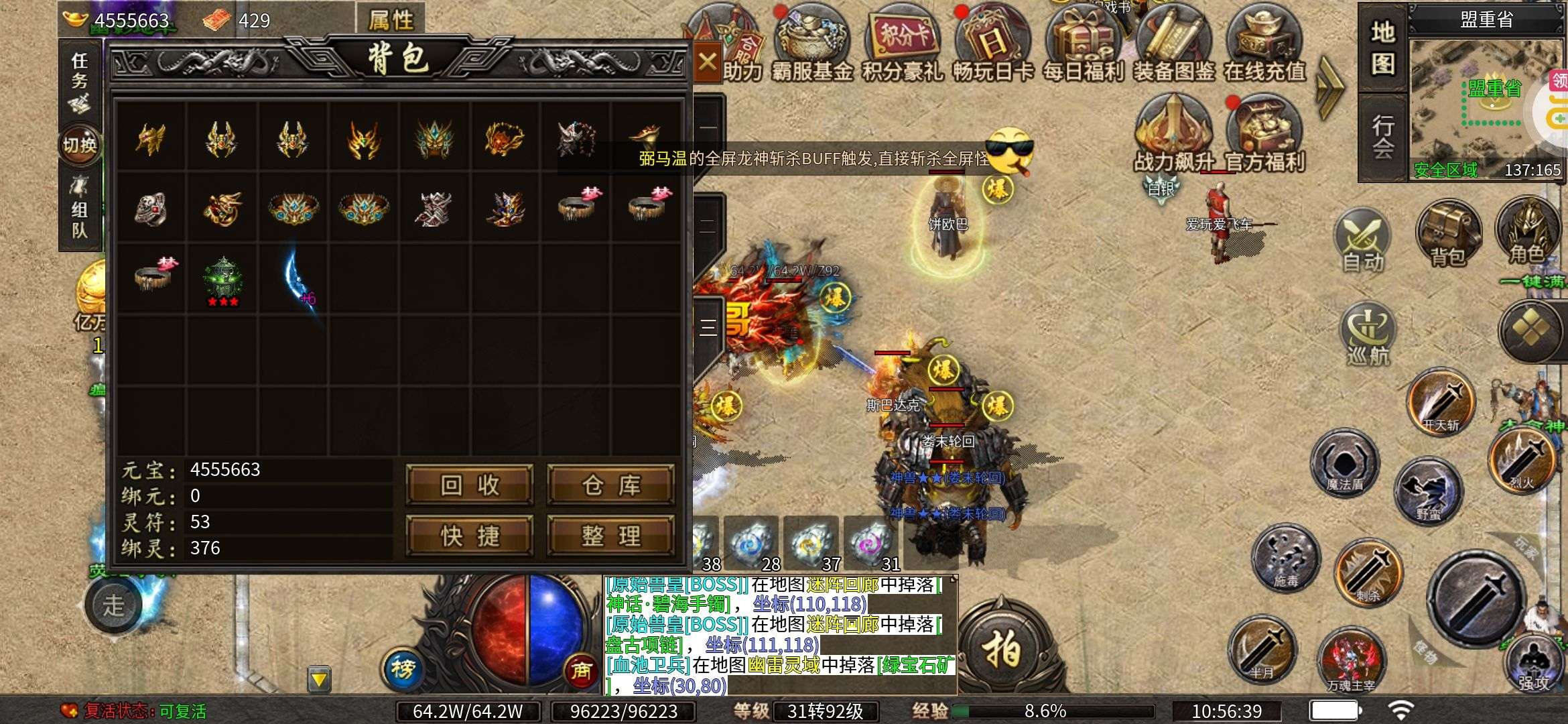
Task: Open the 地图 map
Action: pos(1382,48)
